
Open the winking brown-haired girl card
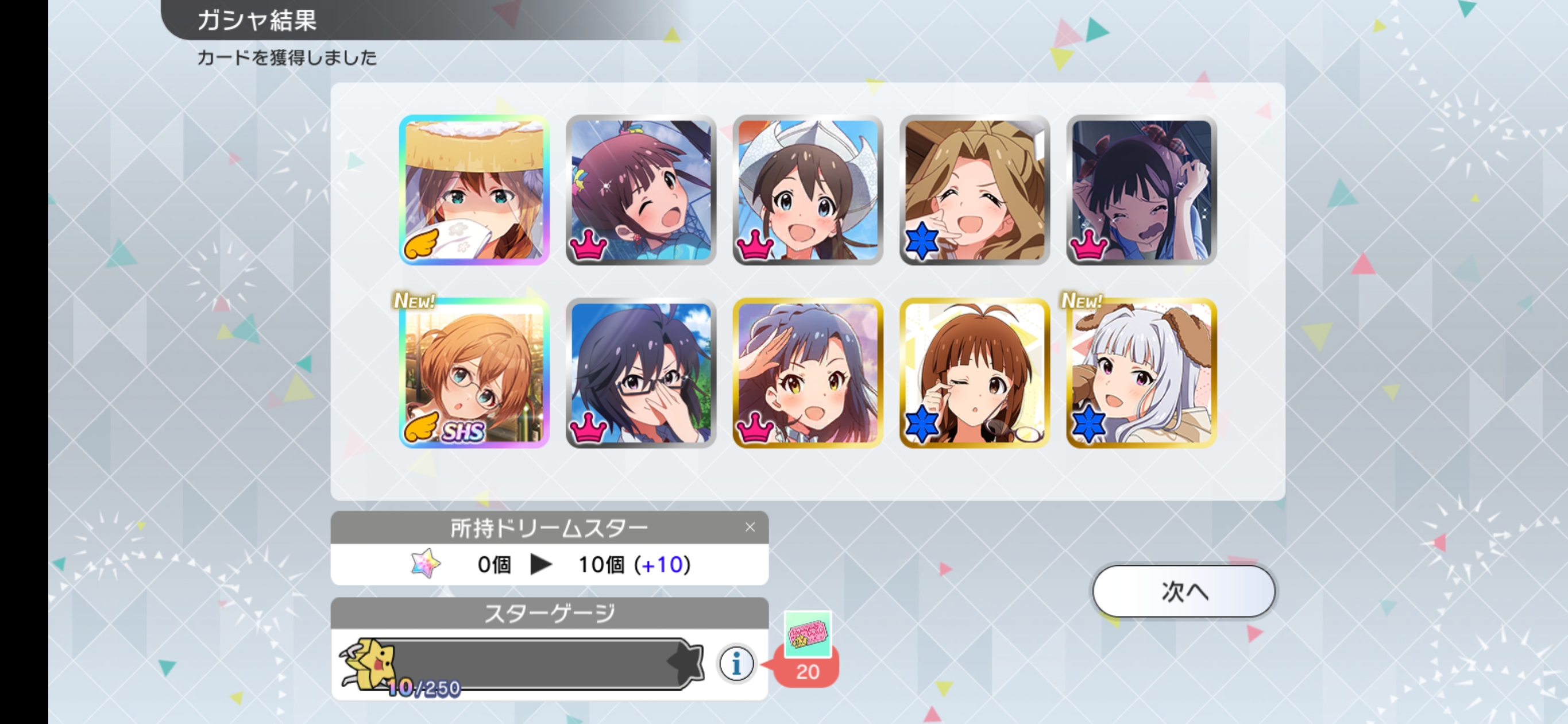point(974,373)
